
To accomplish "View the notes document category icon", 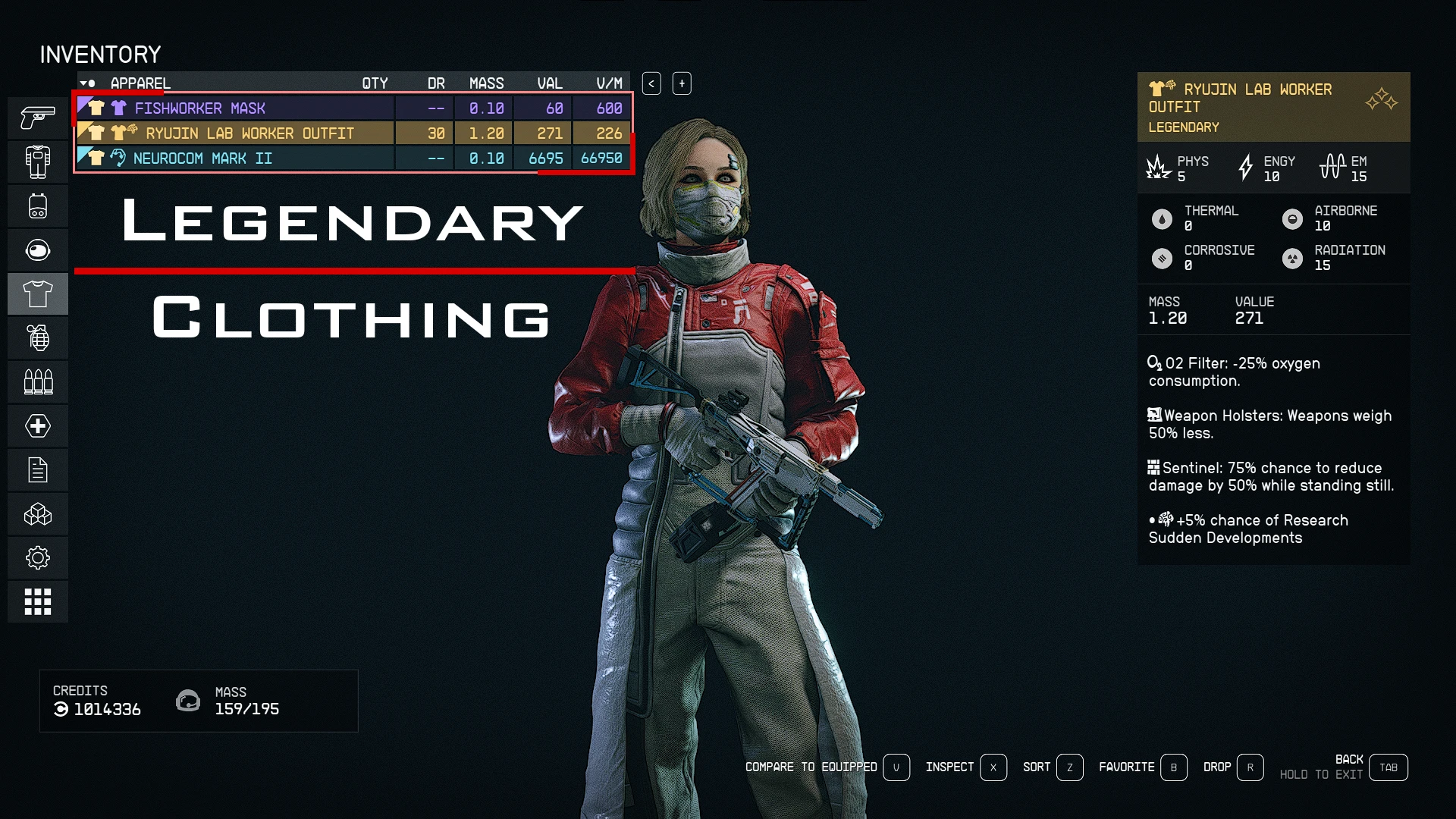I will (38, 469).
